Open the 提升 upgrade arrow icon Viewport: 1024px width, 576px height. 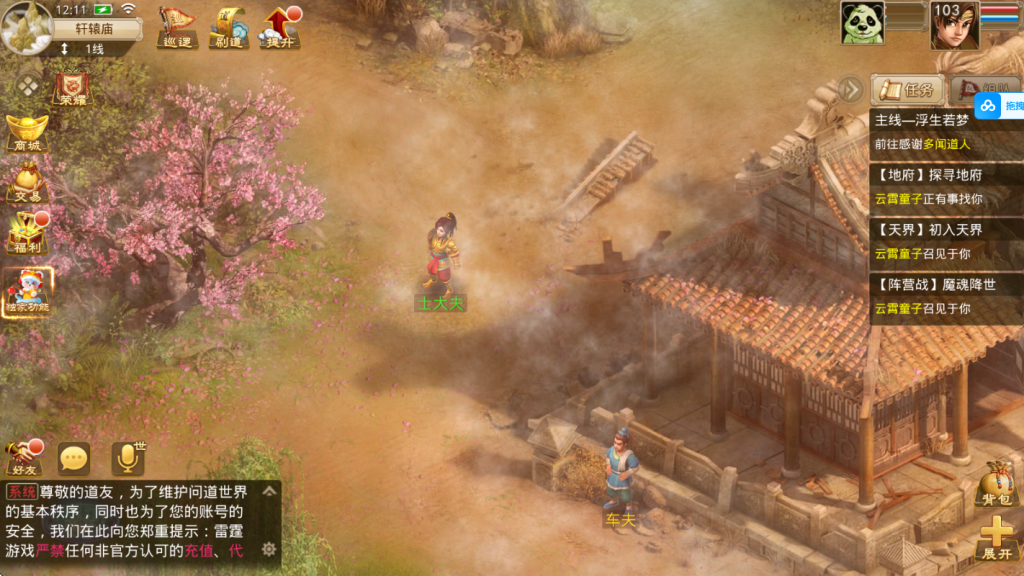(279, 27)
